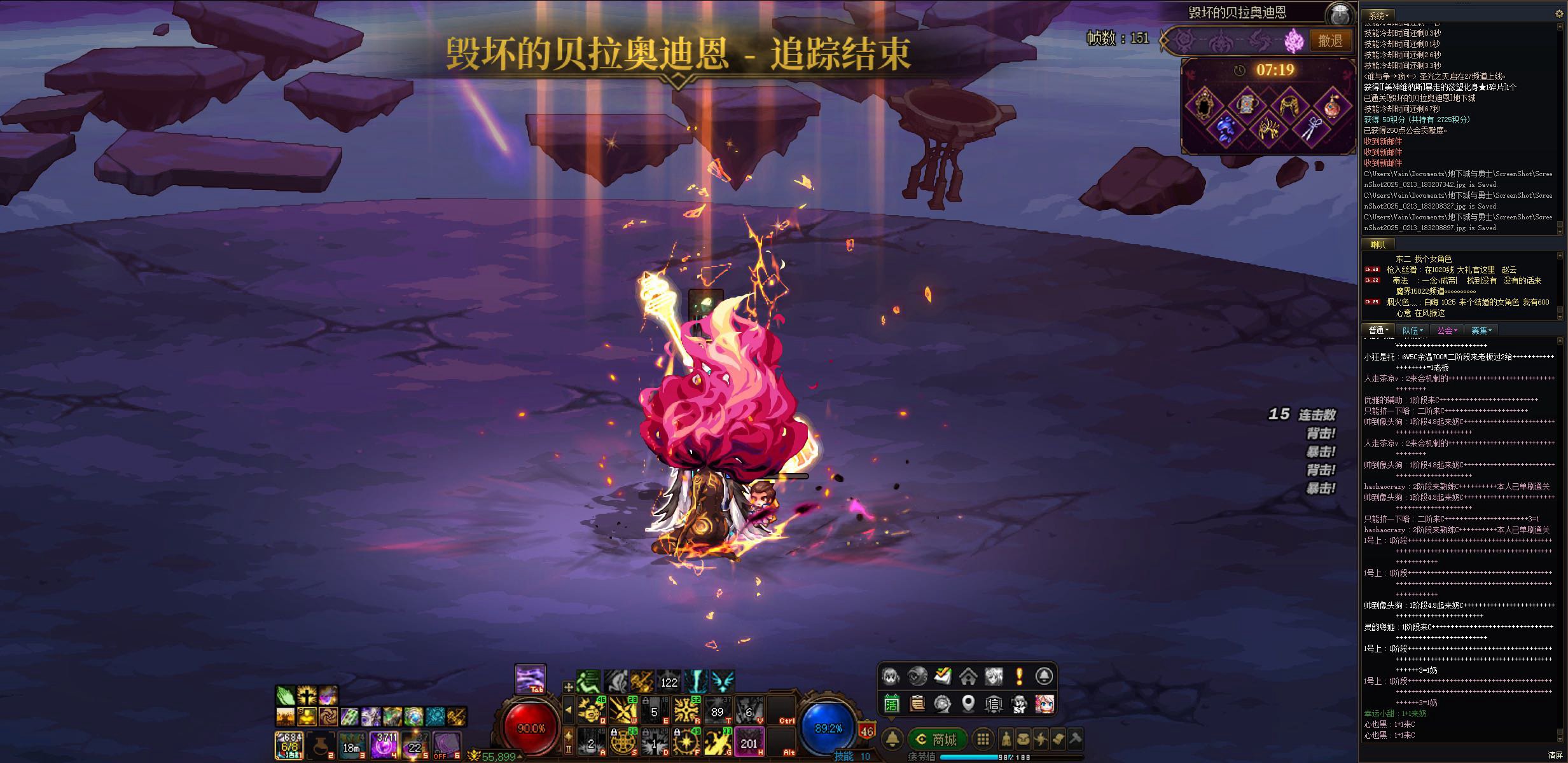The width and height of the screenshot is (1568, 763).
Task: Expand the 募集 recruit dropdown
Action: pyautogui.click(x=1480, y=330)
